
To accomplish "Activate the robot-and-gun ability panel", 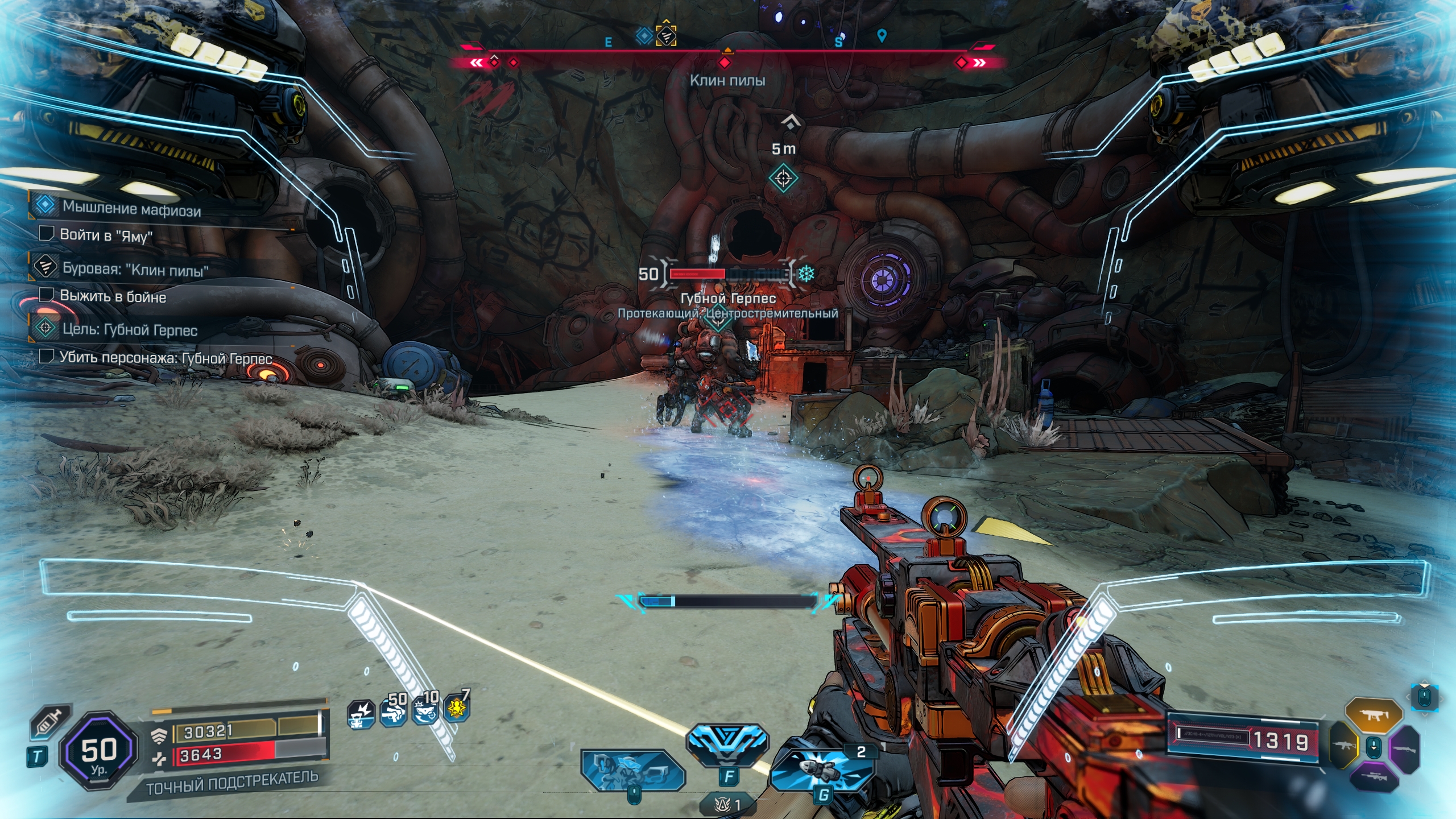I will point(631,770).
